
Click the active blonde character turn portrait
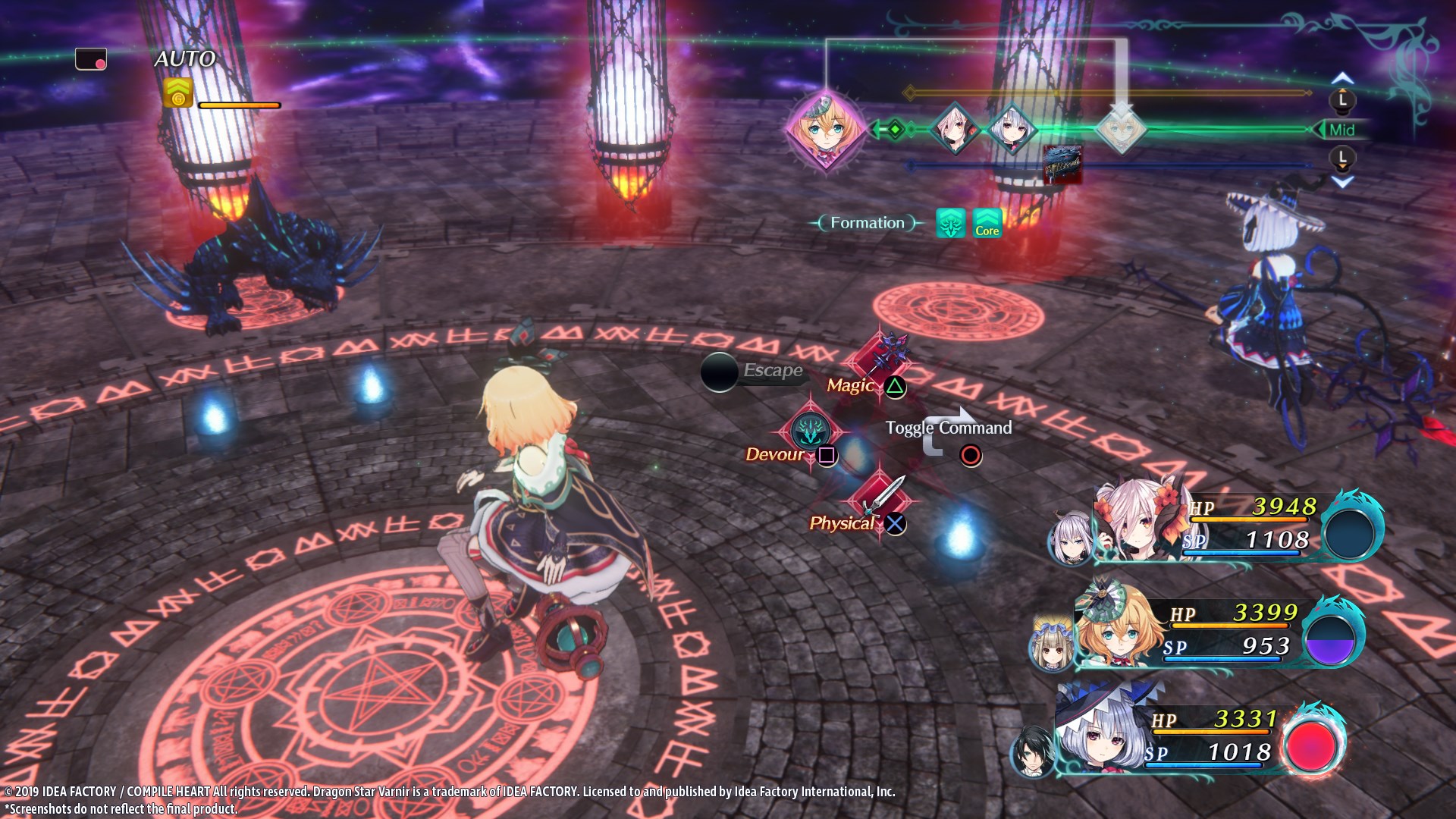825,129
